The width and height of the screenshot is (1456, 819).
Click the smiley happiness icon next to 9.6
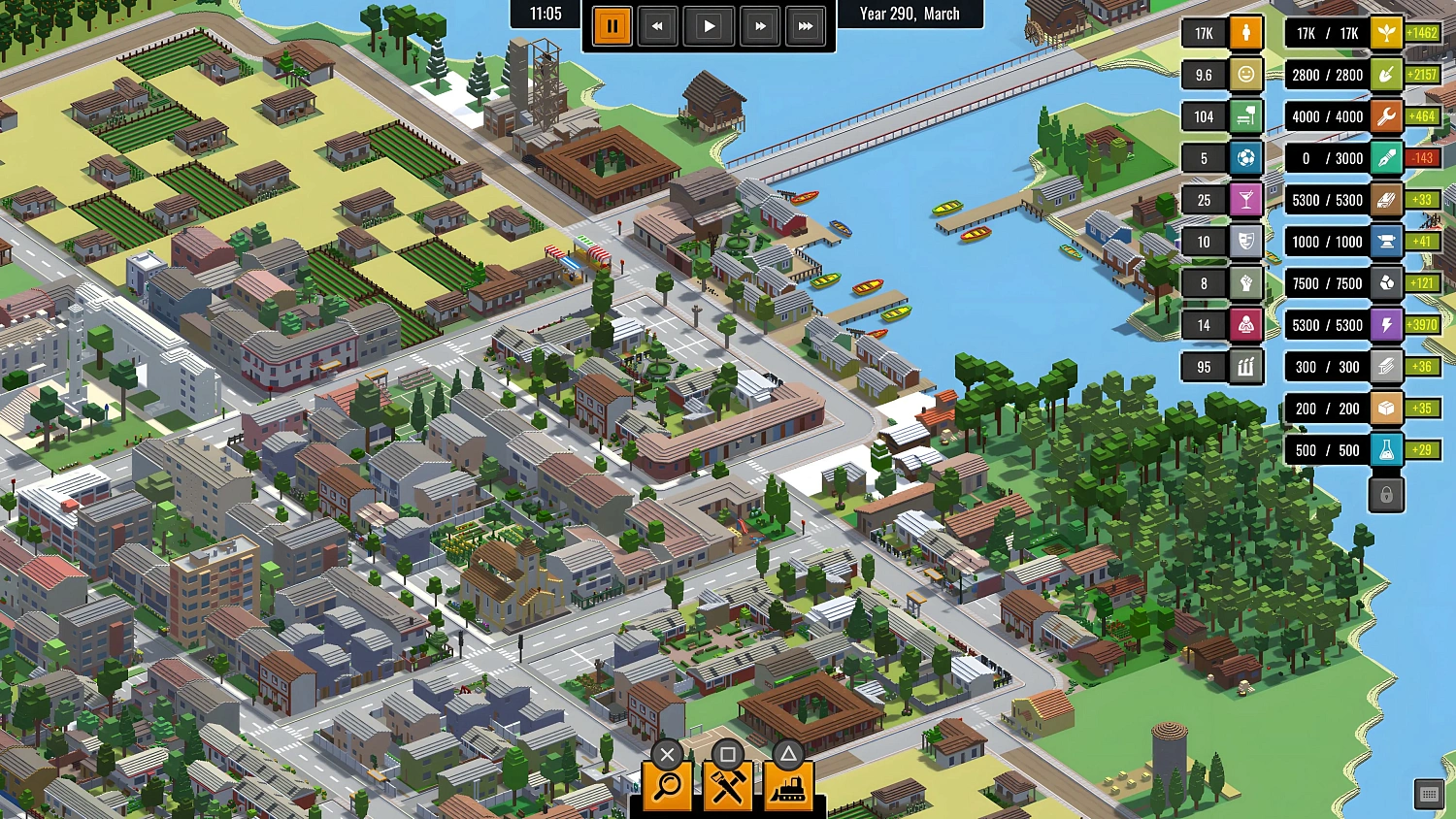coord(1245,74)
